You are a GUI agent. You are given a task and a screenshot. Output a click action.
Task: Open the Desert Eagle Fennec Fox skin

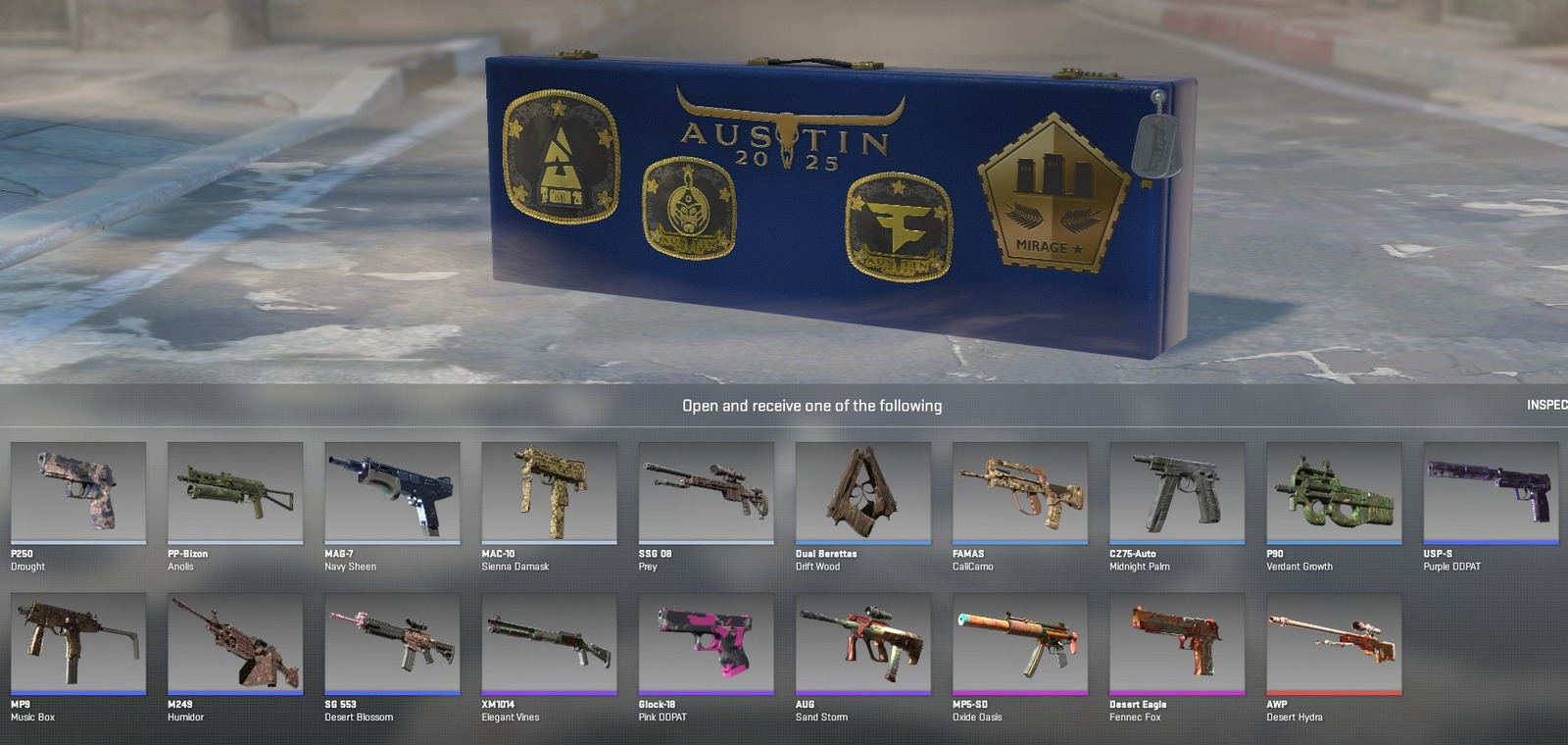(1177, 645)
